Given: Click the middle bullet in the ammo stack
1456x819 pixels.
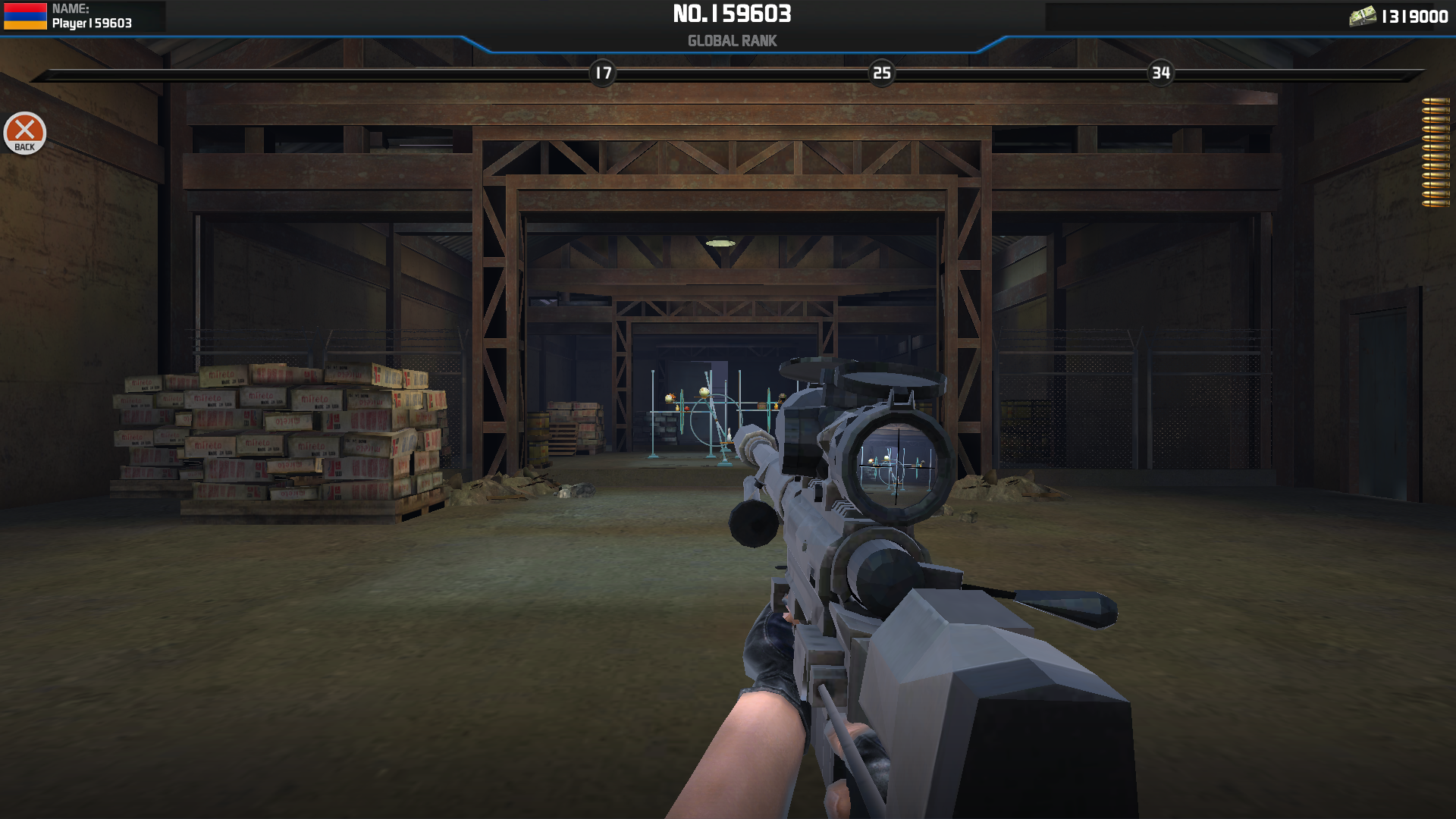Looking at the screenshot, I should [x=1436, y=152].
